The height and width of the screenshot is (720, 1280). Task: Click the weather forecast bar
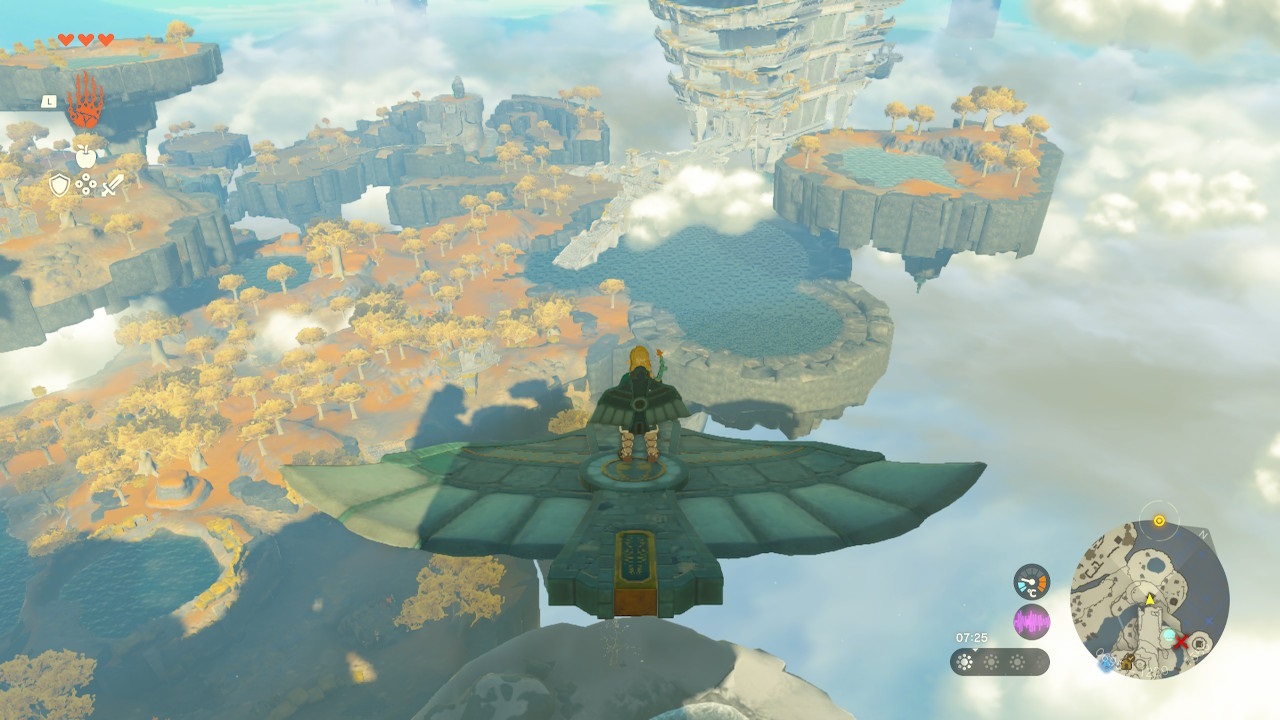(x=1000, y=661)
